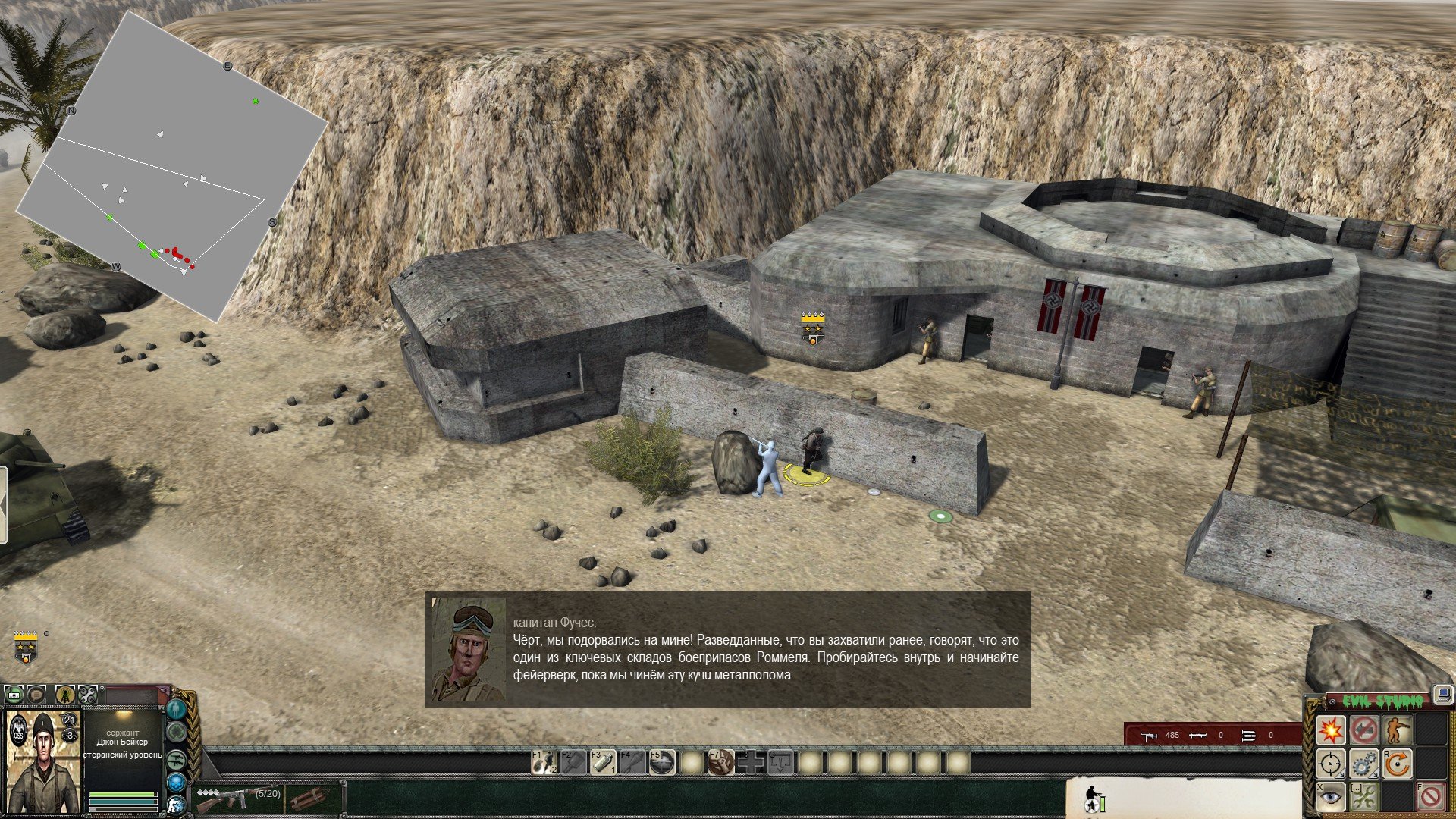The height and width of the screenshot is (819, 1456).
Task: Trigger the explosion attack command
Action: (x=1330, y=730)
